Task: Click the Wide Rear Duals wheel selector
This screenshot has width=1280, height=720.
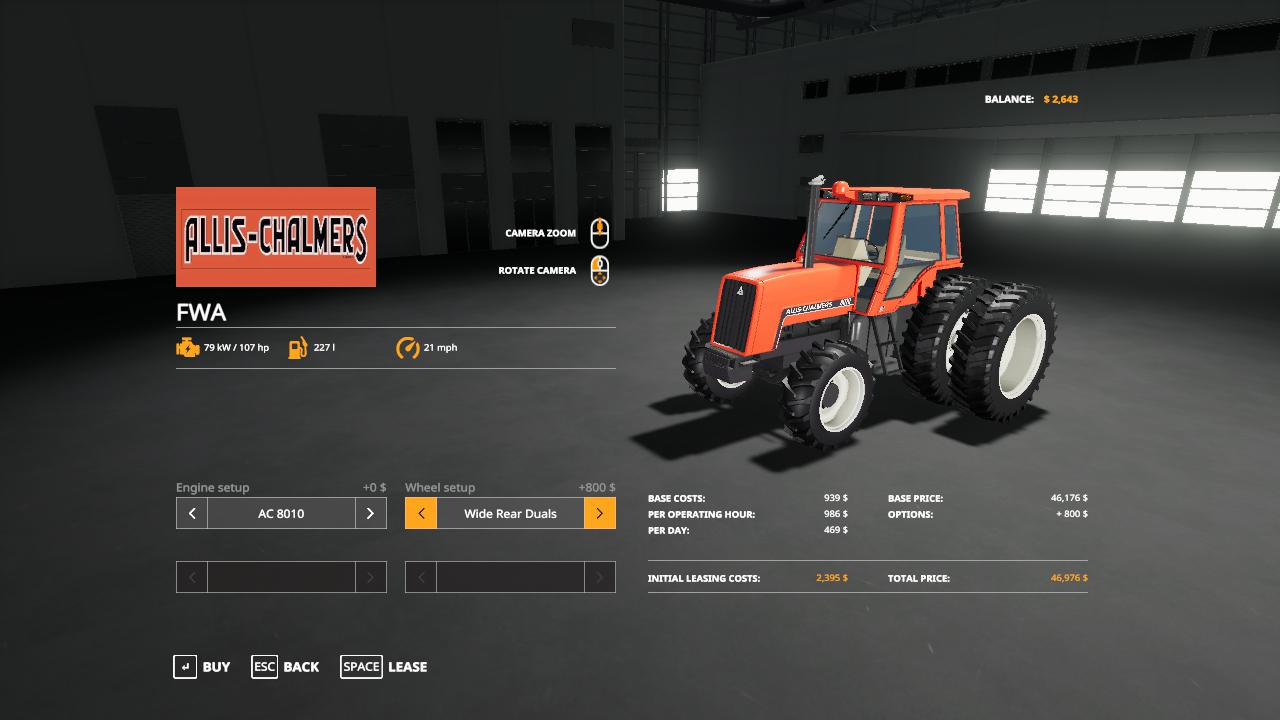Action: coord(510,513)
